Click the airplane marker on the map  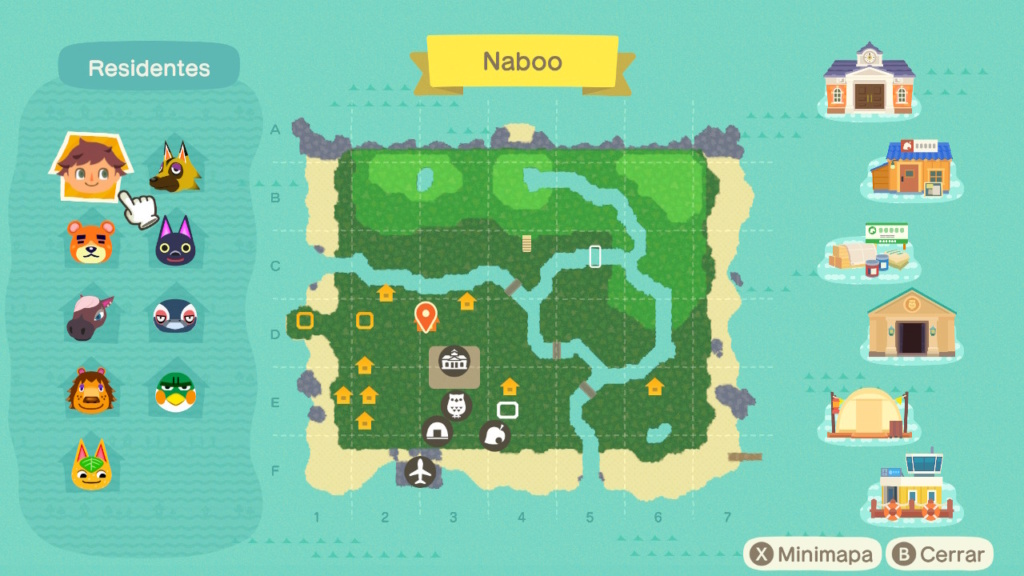pyautogui.click(x=422, y=472)
